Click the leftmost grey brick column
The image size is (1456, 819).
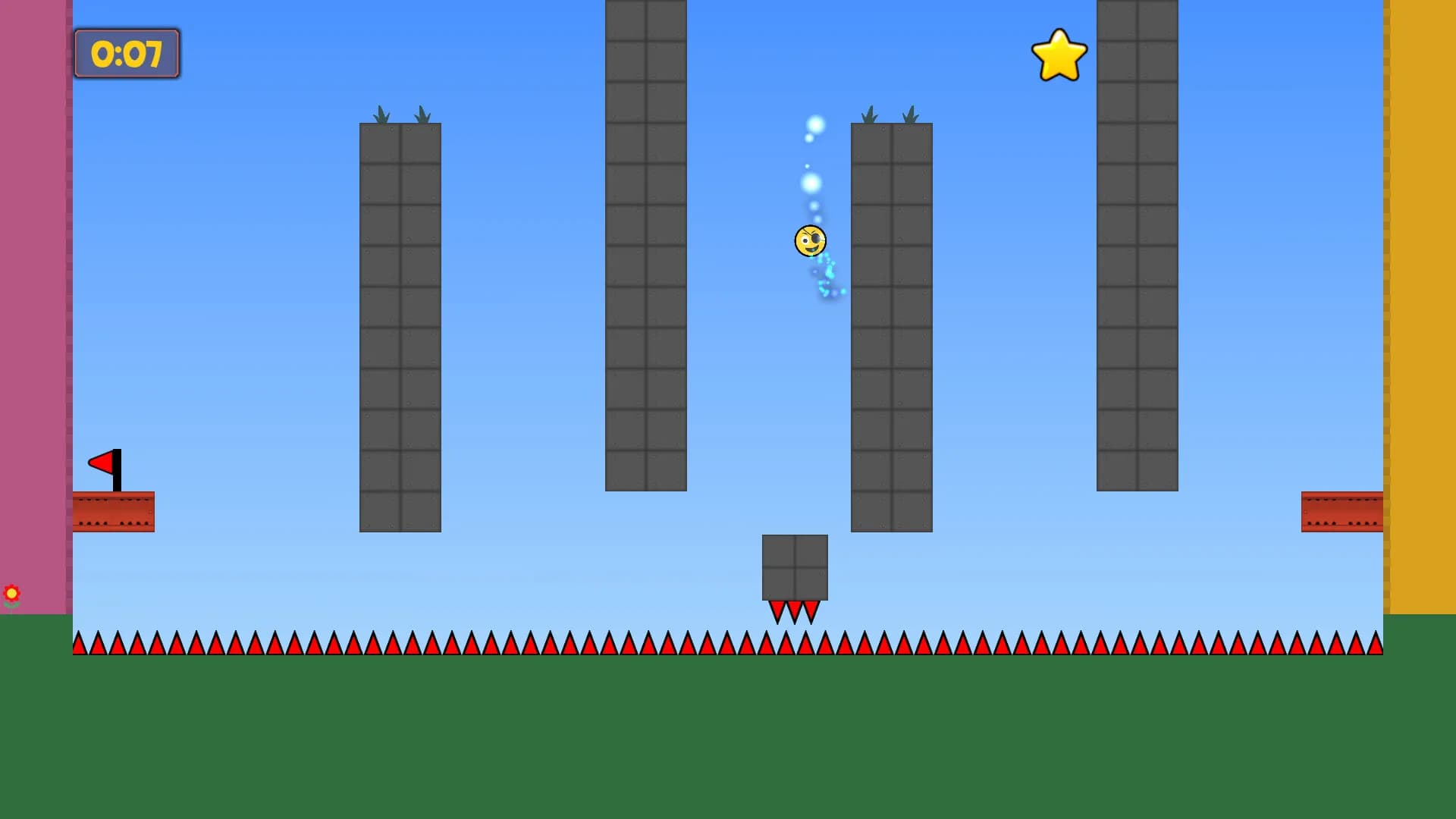click(x=400, y=326)
